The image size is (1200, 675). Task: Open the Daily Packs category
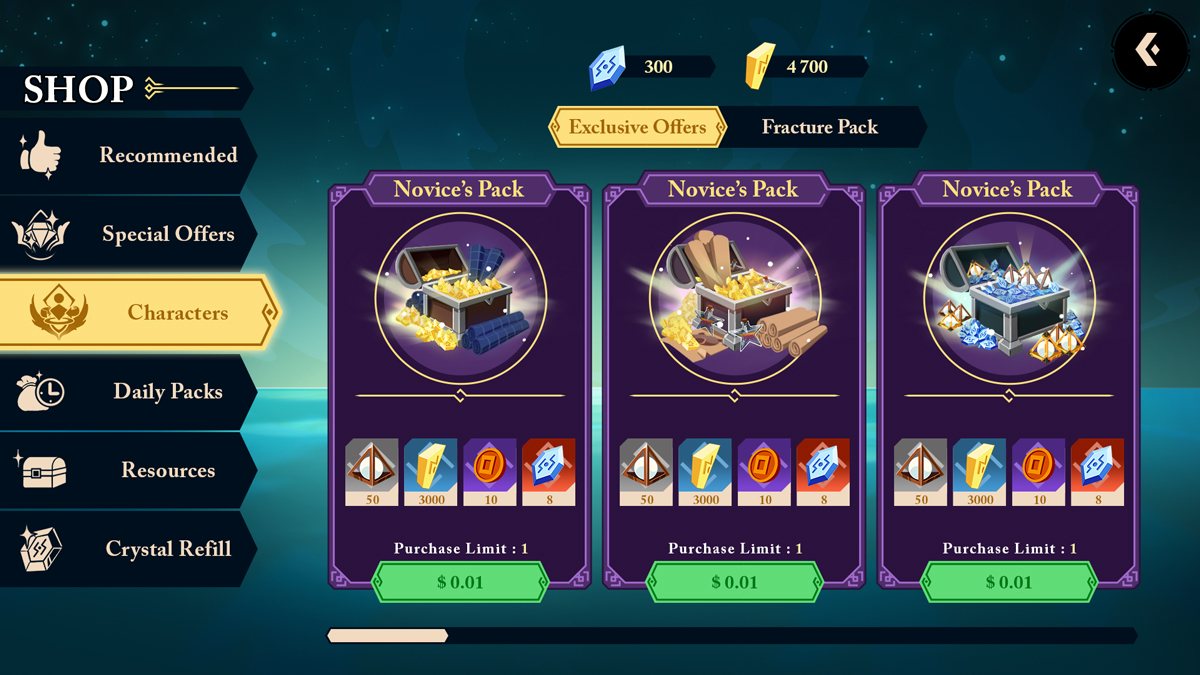pyautogui.click(x=130, y=391)
